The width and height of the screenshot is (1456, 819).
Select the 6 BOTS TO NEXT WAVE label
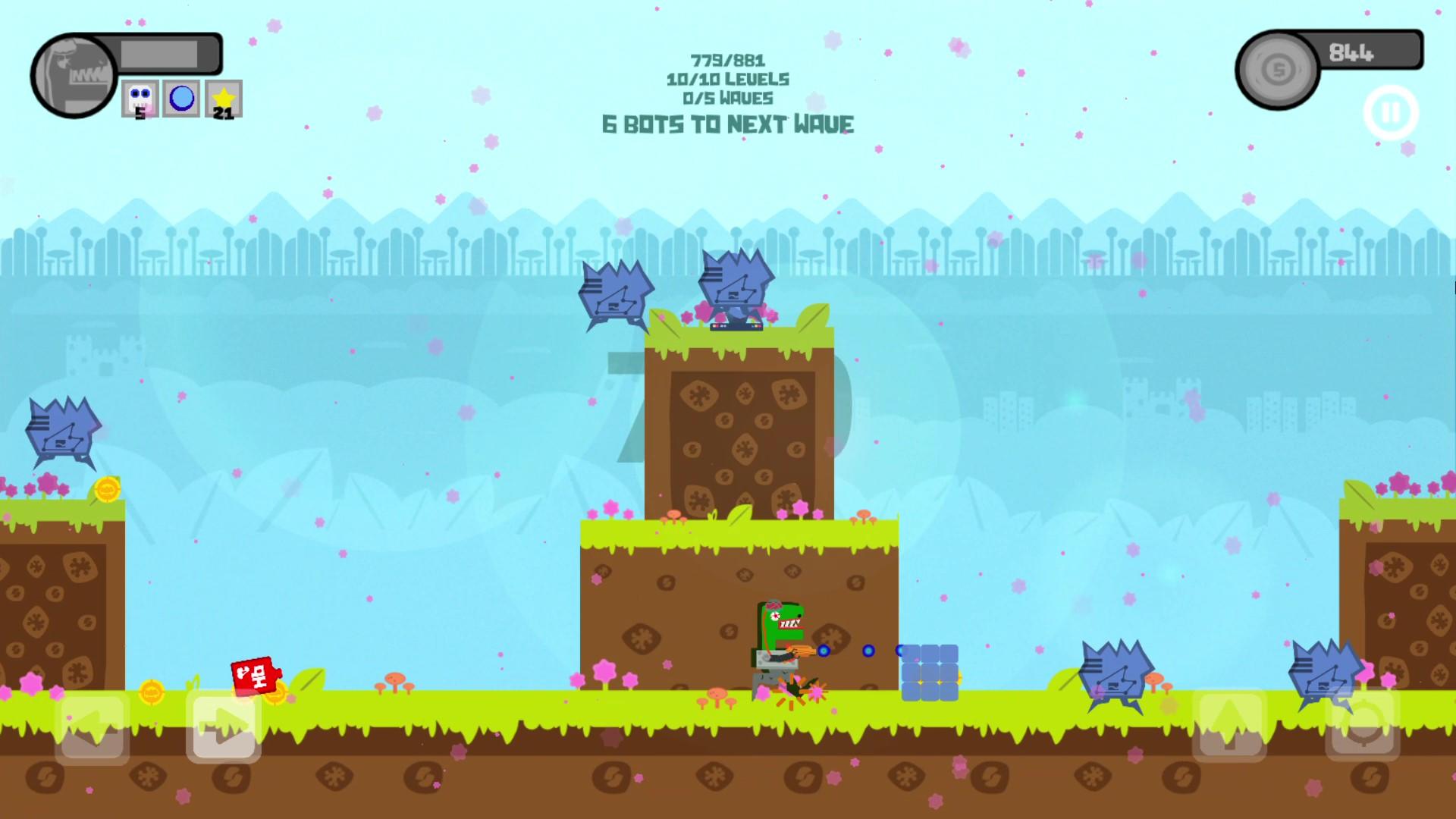[727, 124]
